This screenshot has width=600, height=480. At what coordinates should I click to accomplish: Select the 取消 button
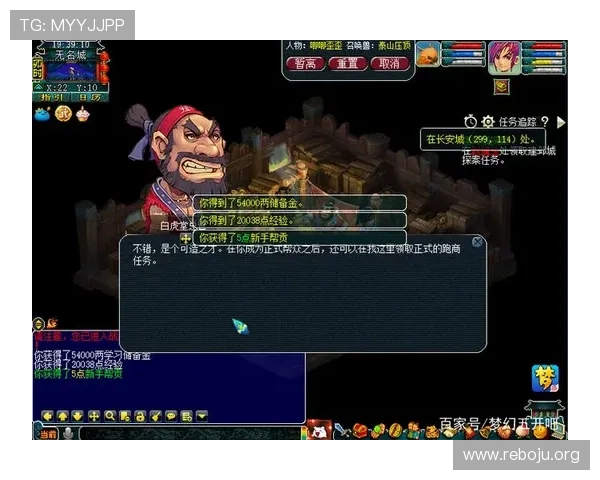click(x=391, y=63)
